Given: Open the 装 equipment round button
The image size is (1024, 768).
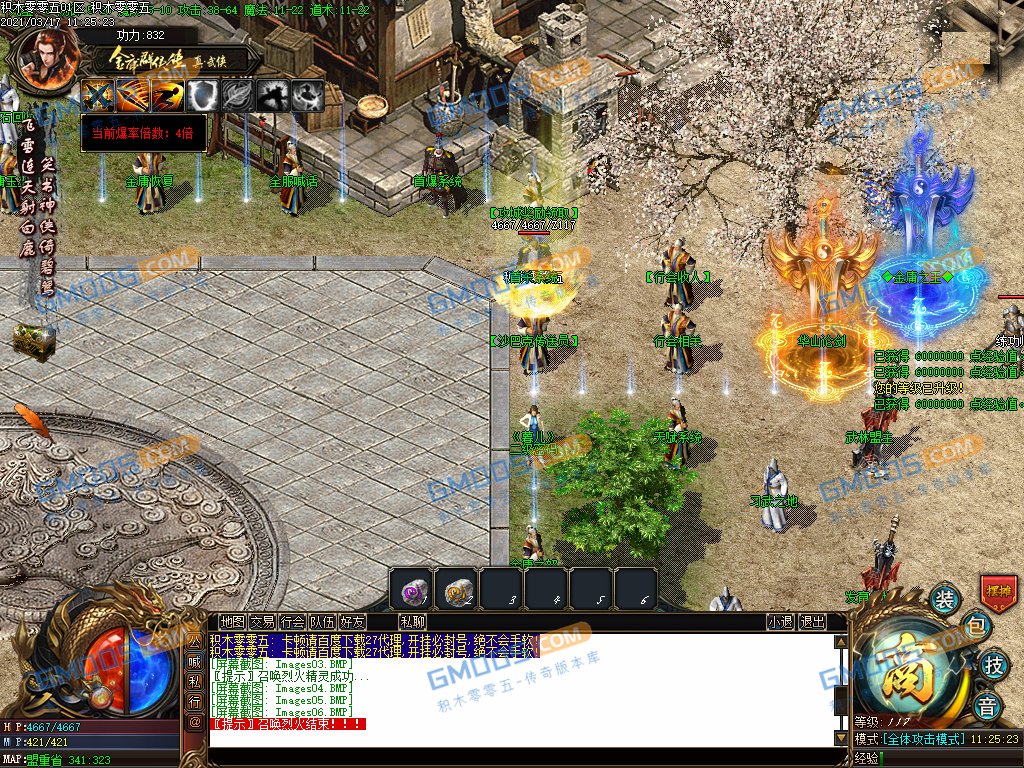Looking at the screenshot, I should click(945, 600).
